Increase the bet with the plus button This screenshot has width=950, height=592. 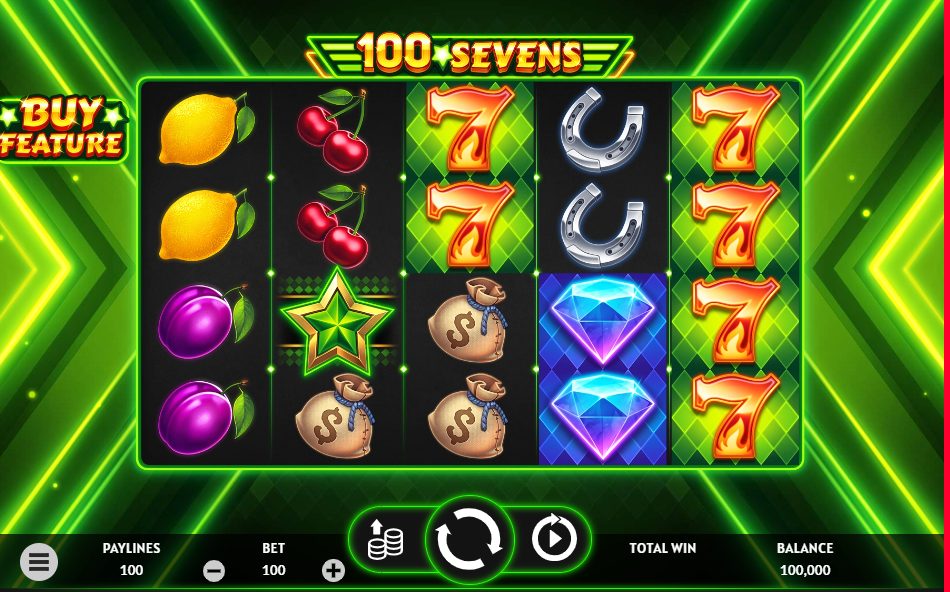(333, 571)
